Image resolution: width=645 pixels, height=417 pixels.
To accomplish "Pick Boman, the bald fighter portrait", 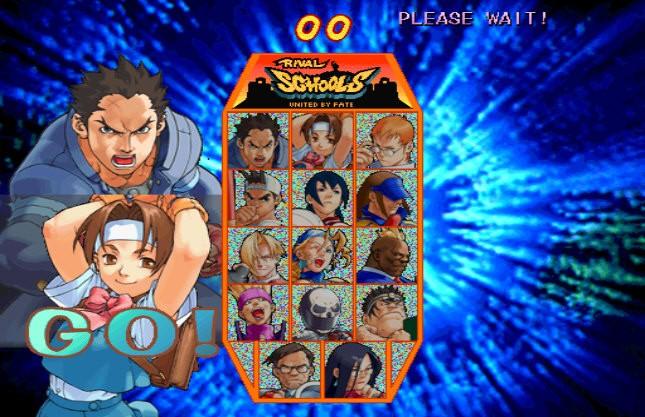I will pos(384,255).
